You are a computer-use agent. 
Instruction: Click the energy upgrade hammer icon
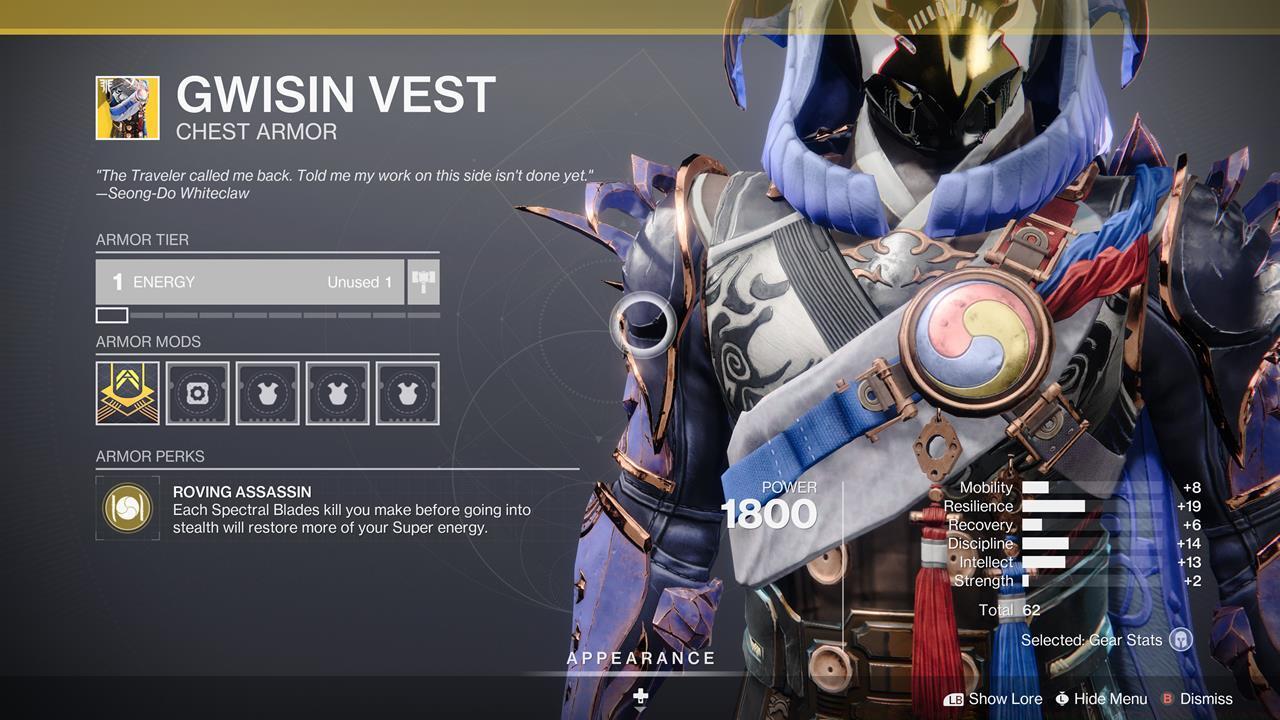tap(423, 281)
